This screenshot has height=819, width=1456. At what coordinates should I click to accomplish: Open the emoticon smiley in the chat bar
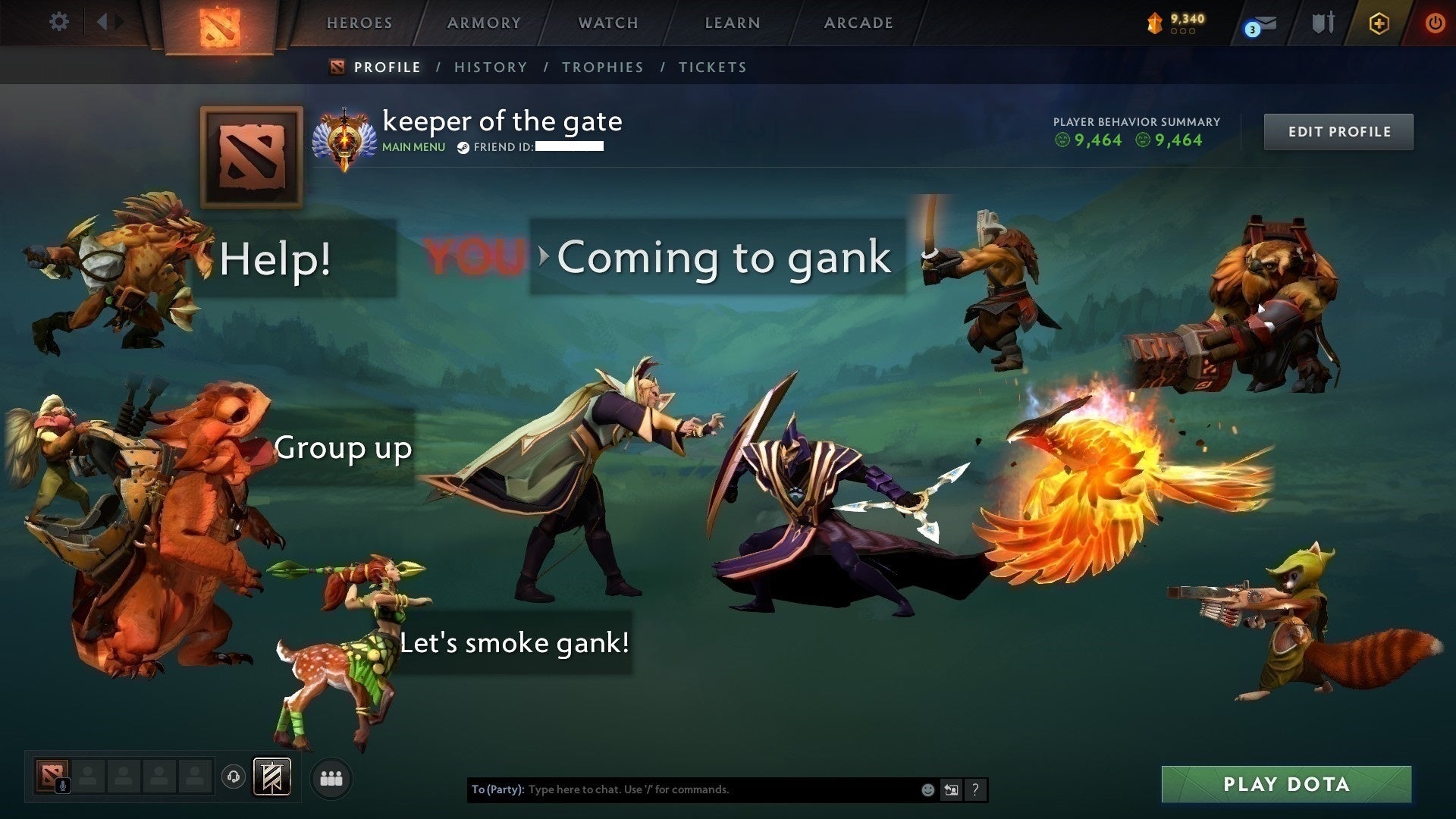coord(929,790)
